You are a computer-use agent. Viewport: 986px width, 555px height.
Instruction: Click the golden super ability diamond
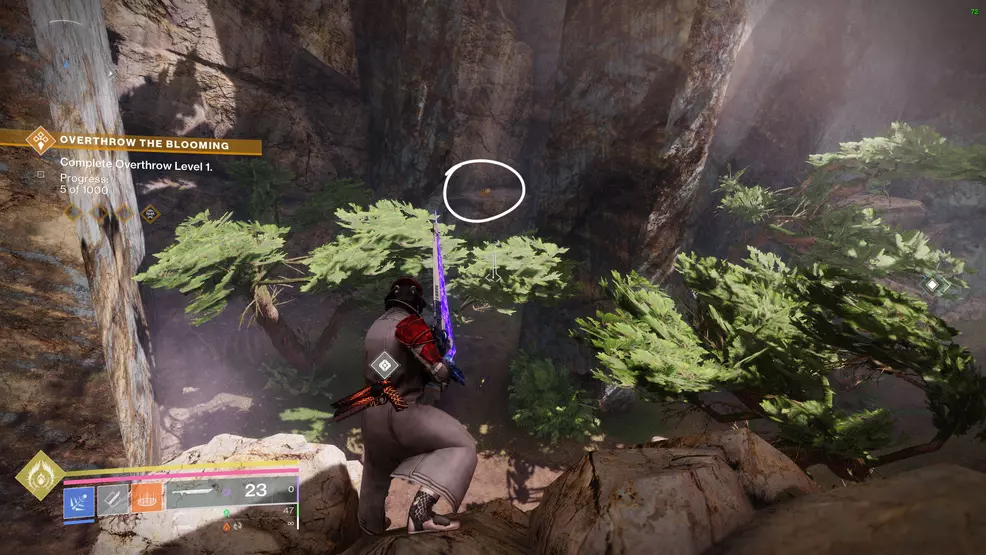point(41,476)
